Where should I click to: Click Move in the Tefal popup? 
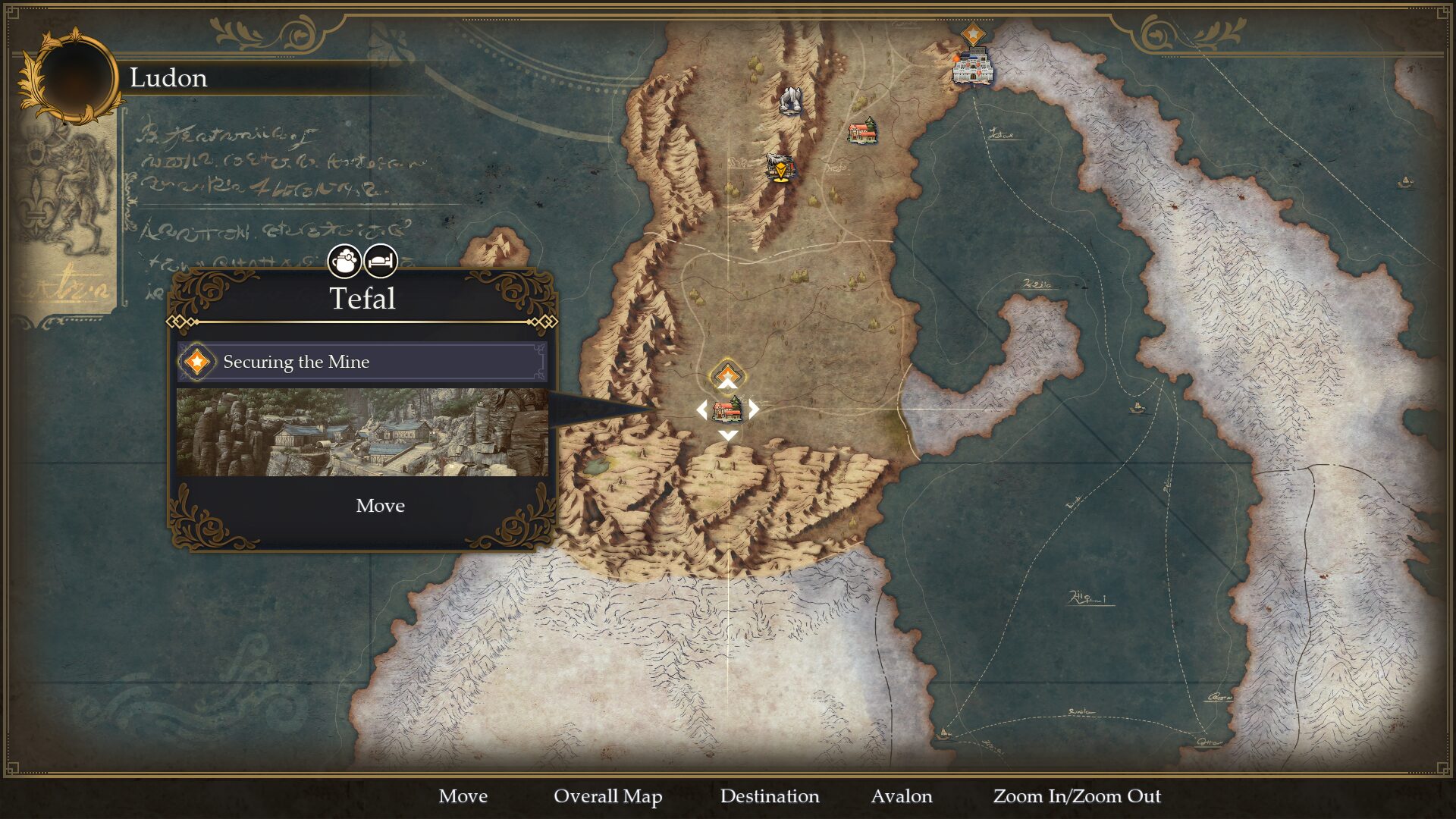(x=380, y=506)
